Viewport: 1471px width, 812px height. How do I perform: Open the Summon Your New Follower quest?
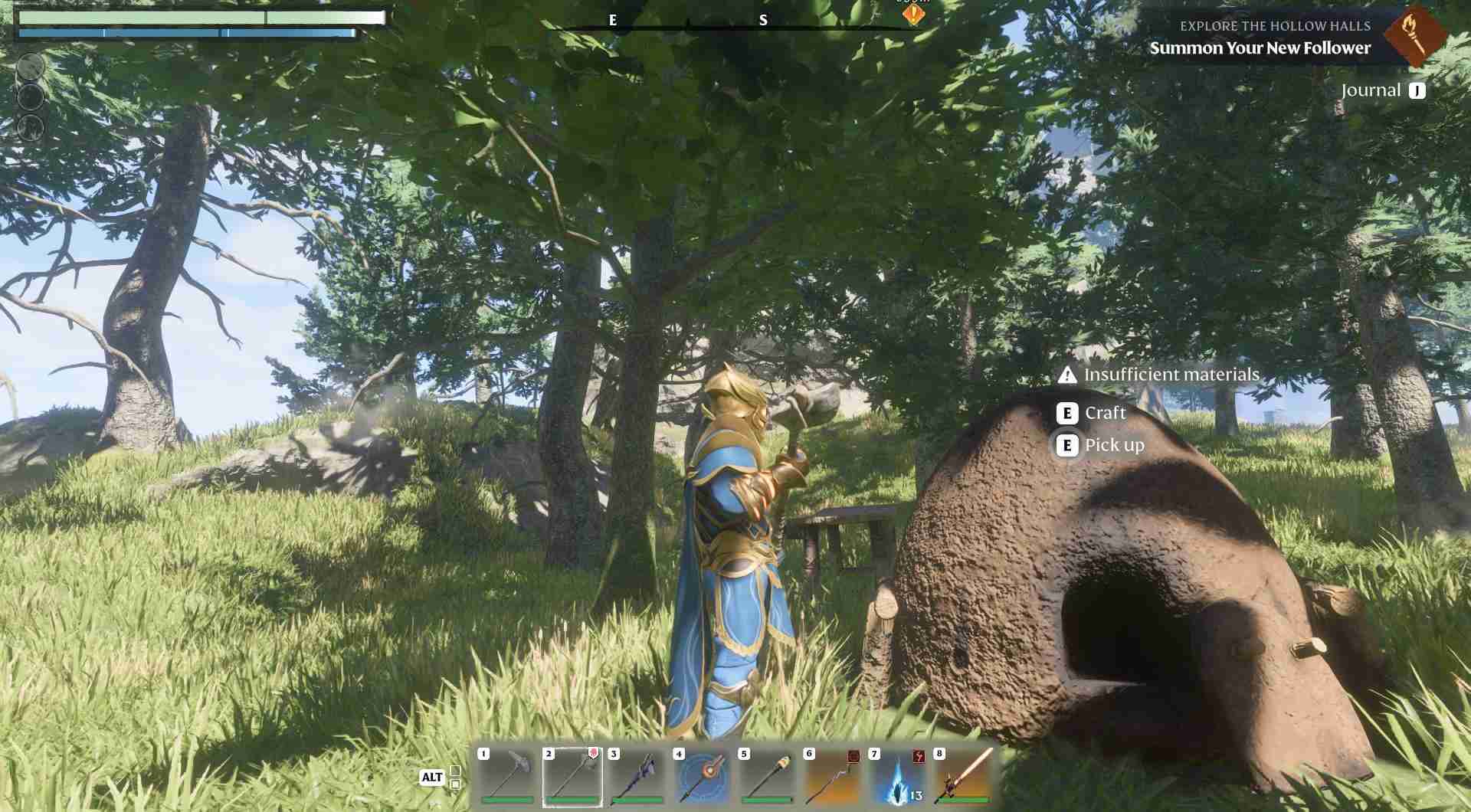(x=1260, y=47)
